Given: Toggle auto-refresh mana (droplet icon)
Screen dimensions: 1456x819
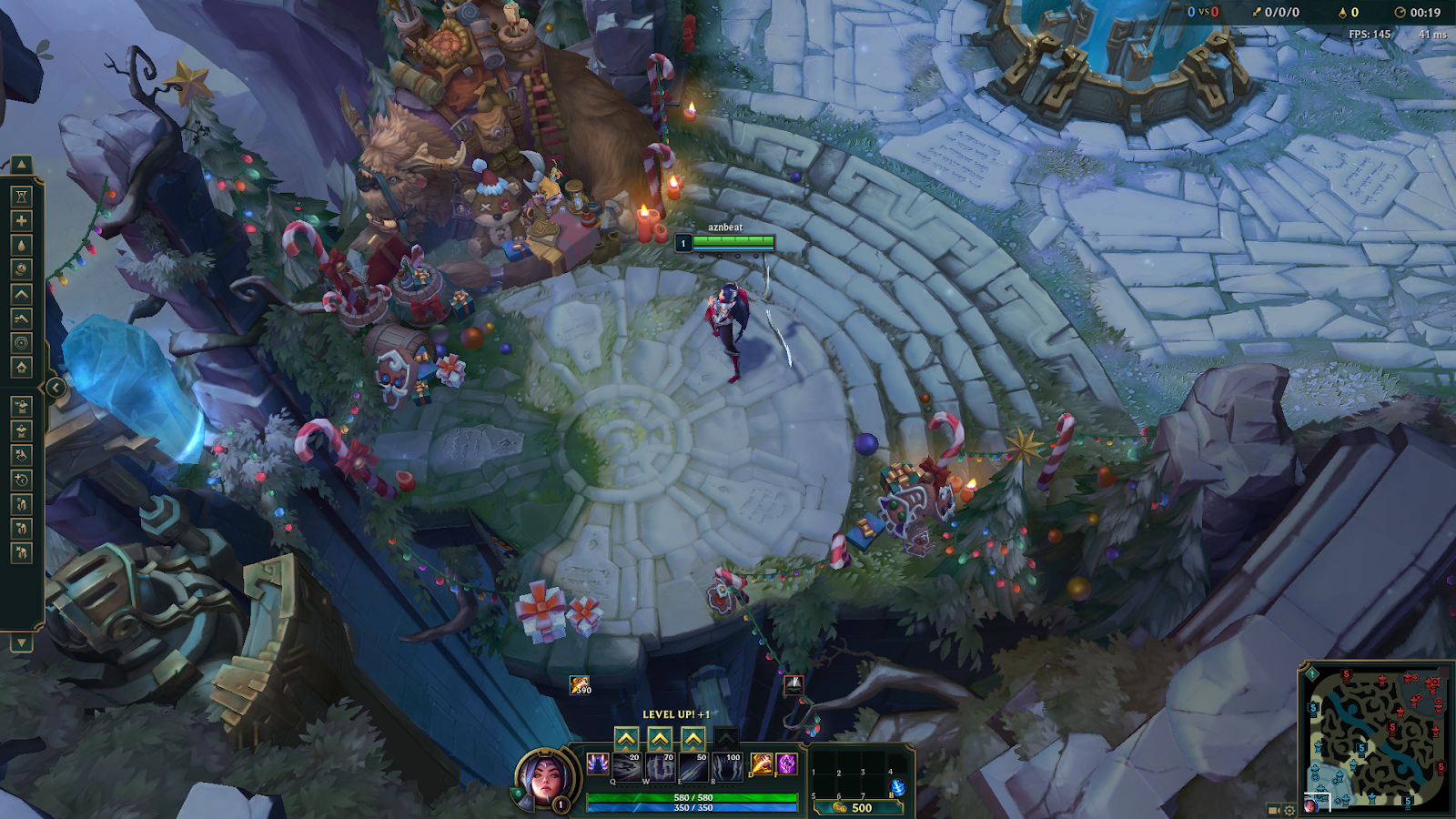Looking at the screenshot, I should (21, 245).
